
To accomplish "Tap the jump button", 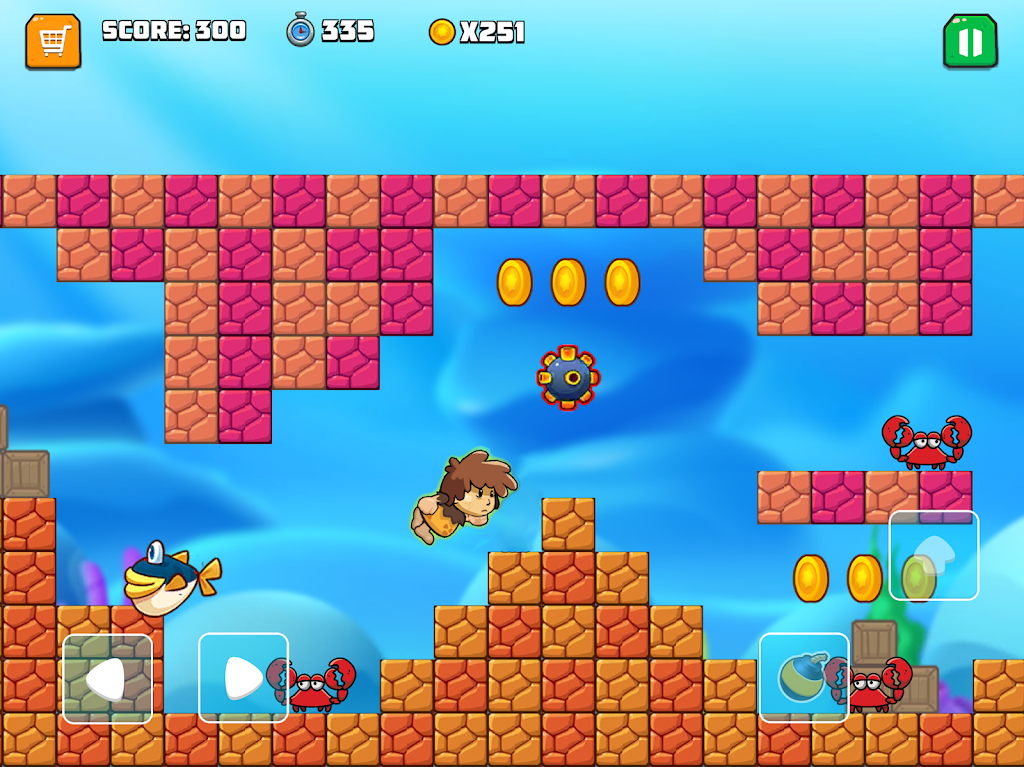I will tap(934, 555).
